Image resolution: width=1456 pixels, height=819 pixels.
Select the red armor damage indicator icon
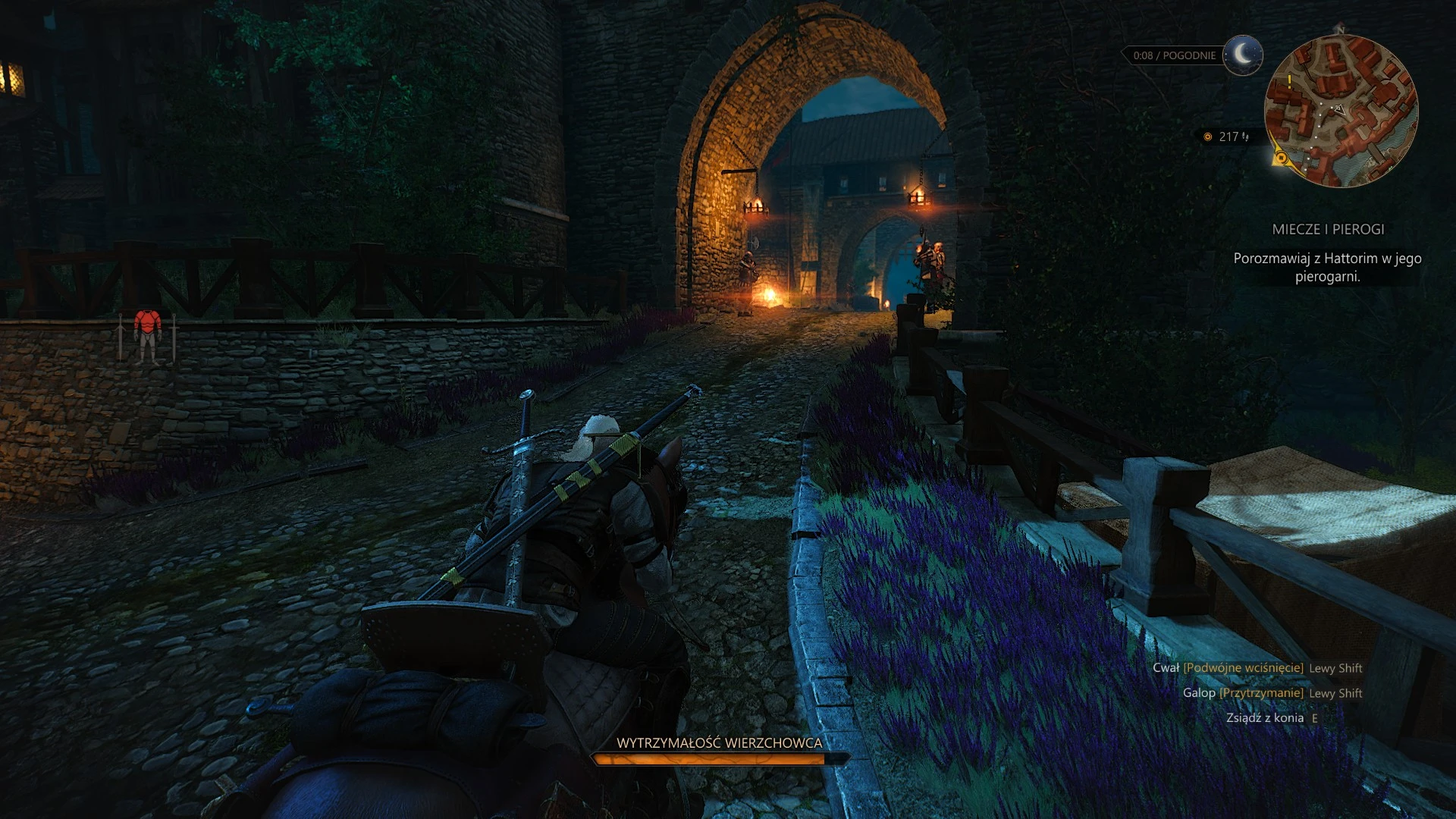[x=147, y=335]
